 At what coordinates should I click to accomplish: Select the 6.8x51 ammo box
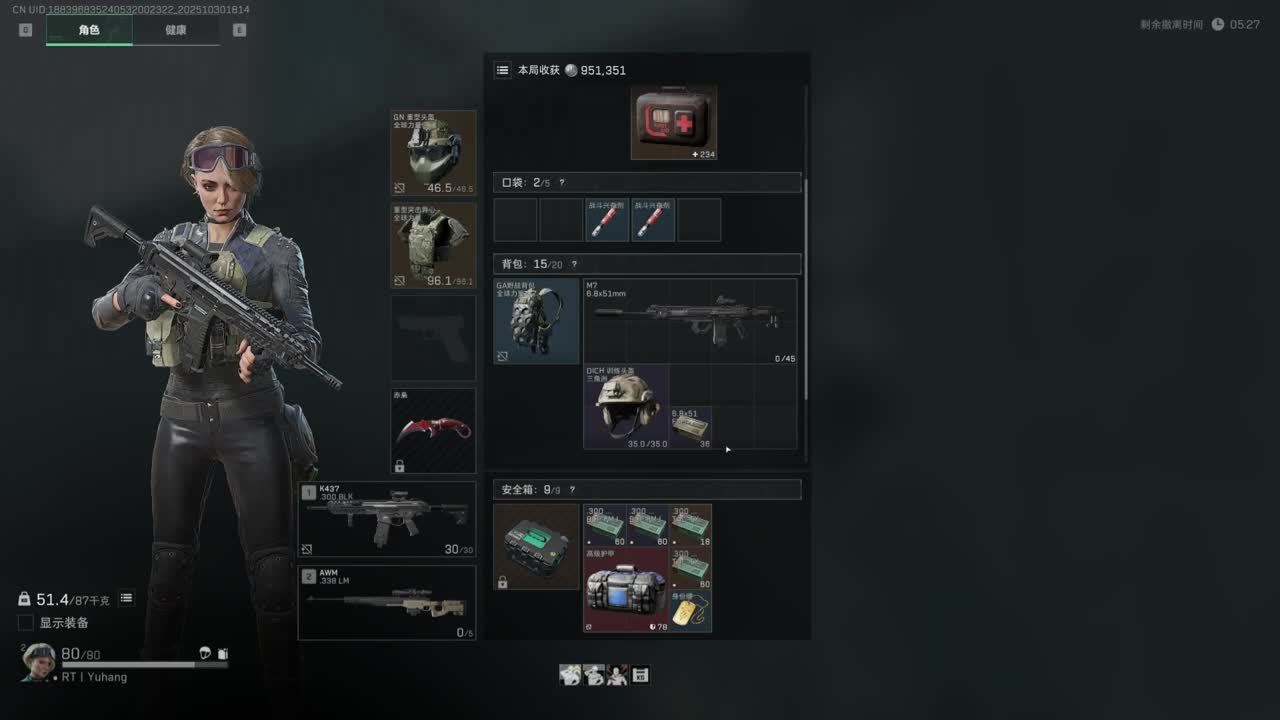point(691,427)
